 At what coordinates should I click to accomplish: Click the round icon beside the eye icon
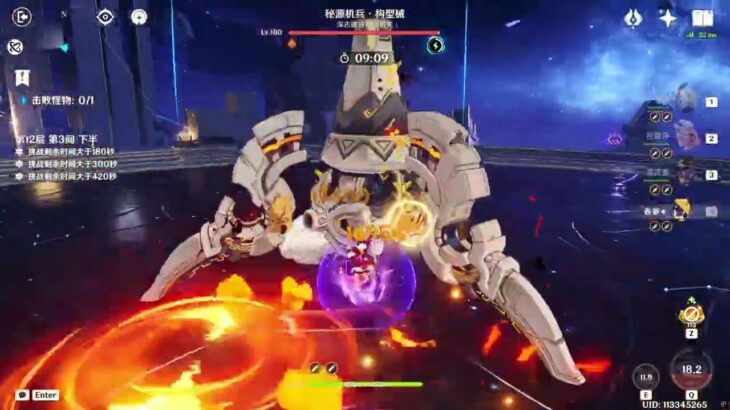pyautogui.click(x=139, y=16)
